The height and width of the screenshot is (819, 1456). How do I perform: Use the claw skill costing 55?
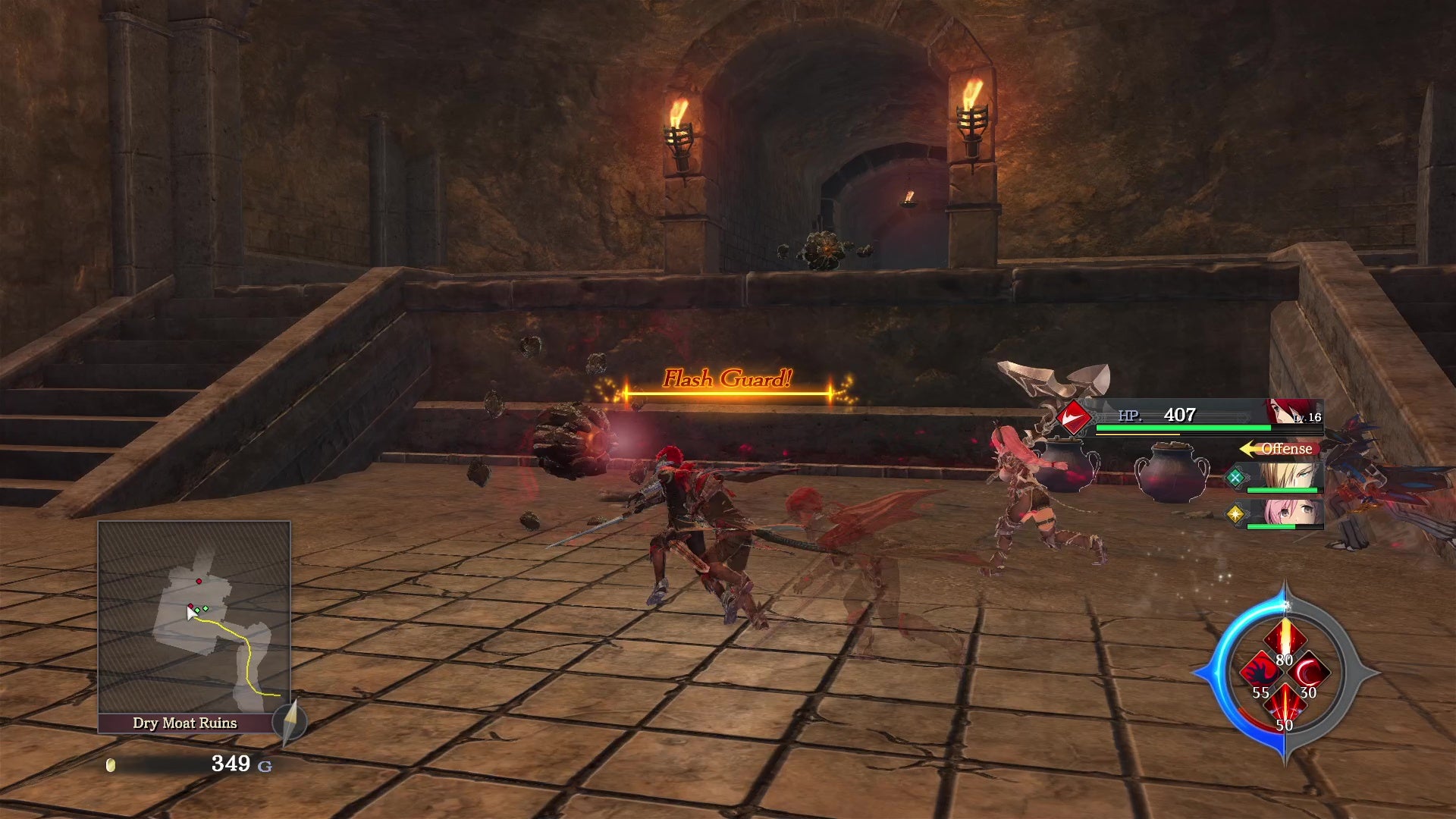(1260, 672)
